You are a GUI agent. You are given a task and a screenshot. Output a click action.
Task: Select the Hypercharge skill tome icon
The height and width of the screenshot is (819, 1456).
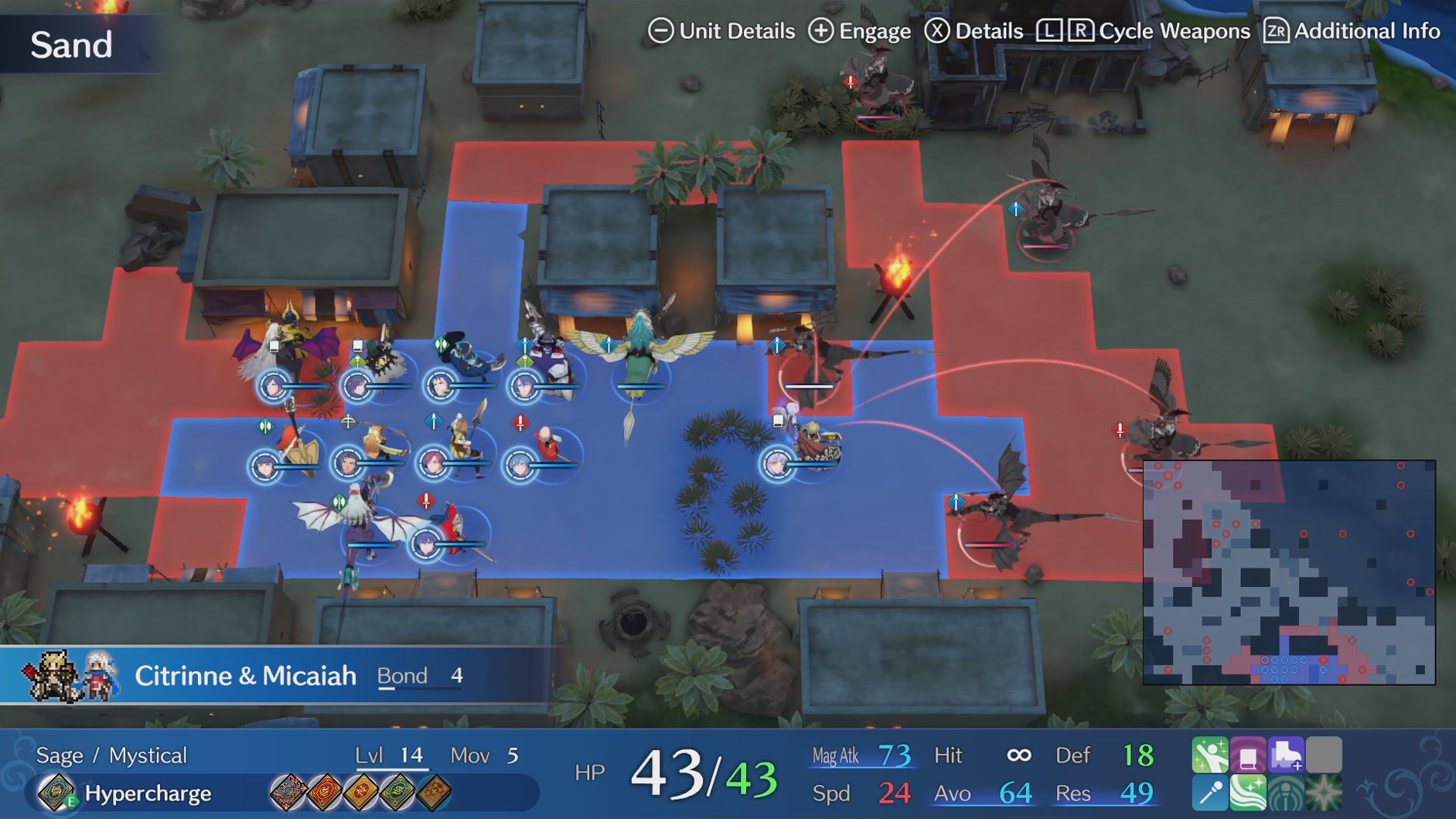click(57, 793)
